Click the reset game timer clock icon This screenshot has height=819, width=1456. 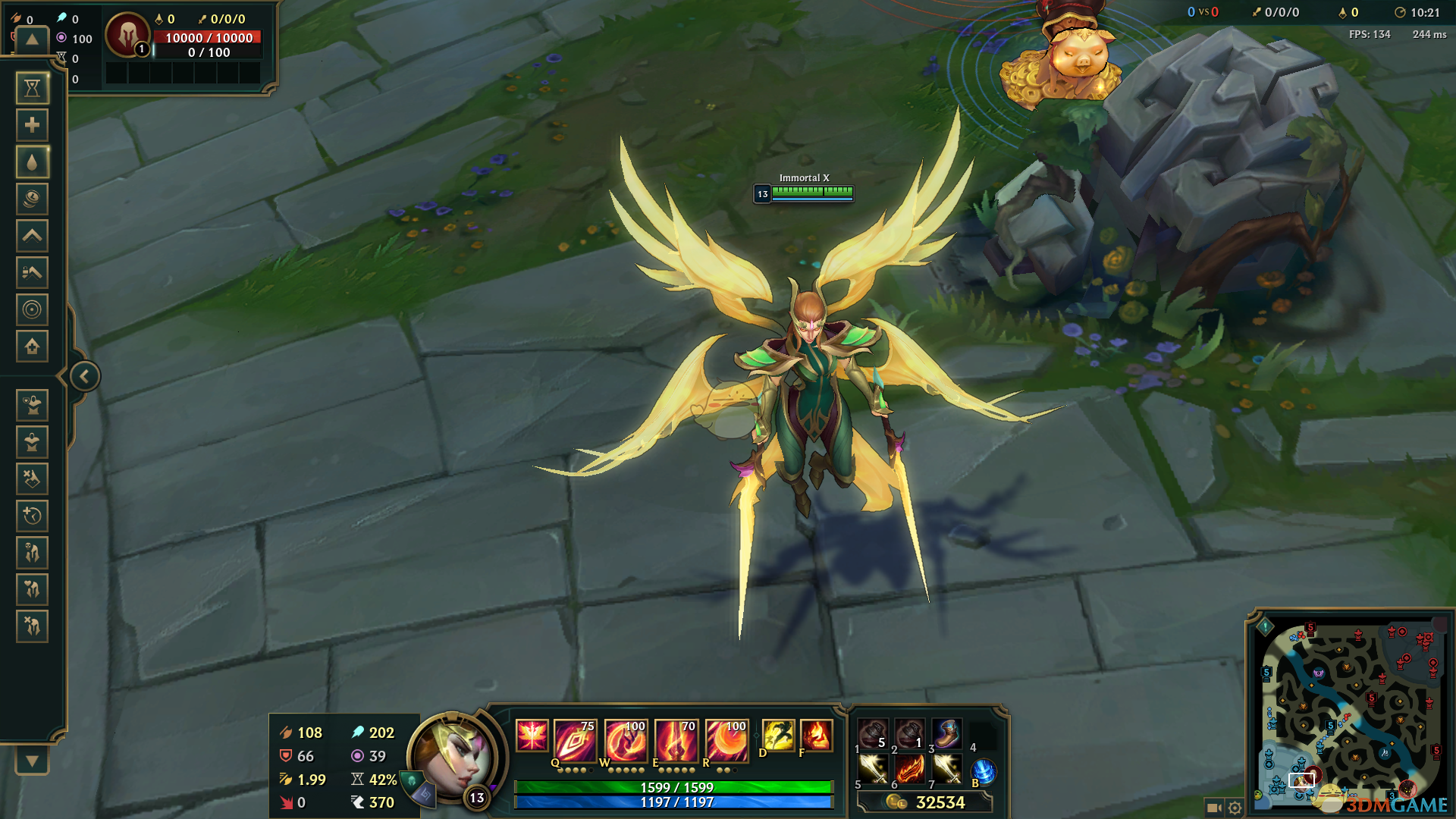pos(32,516)
